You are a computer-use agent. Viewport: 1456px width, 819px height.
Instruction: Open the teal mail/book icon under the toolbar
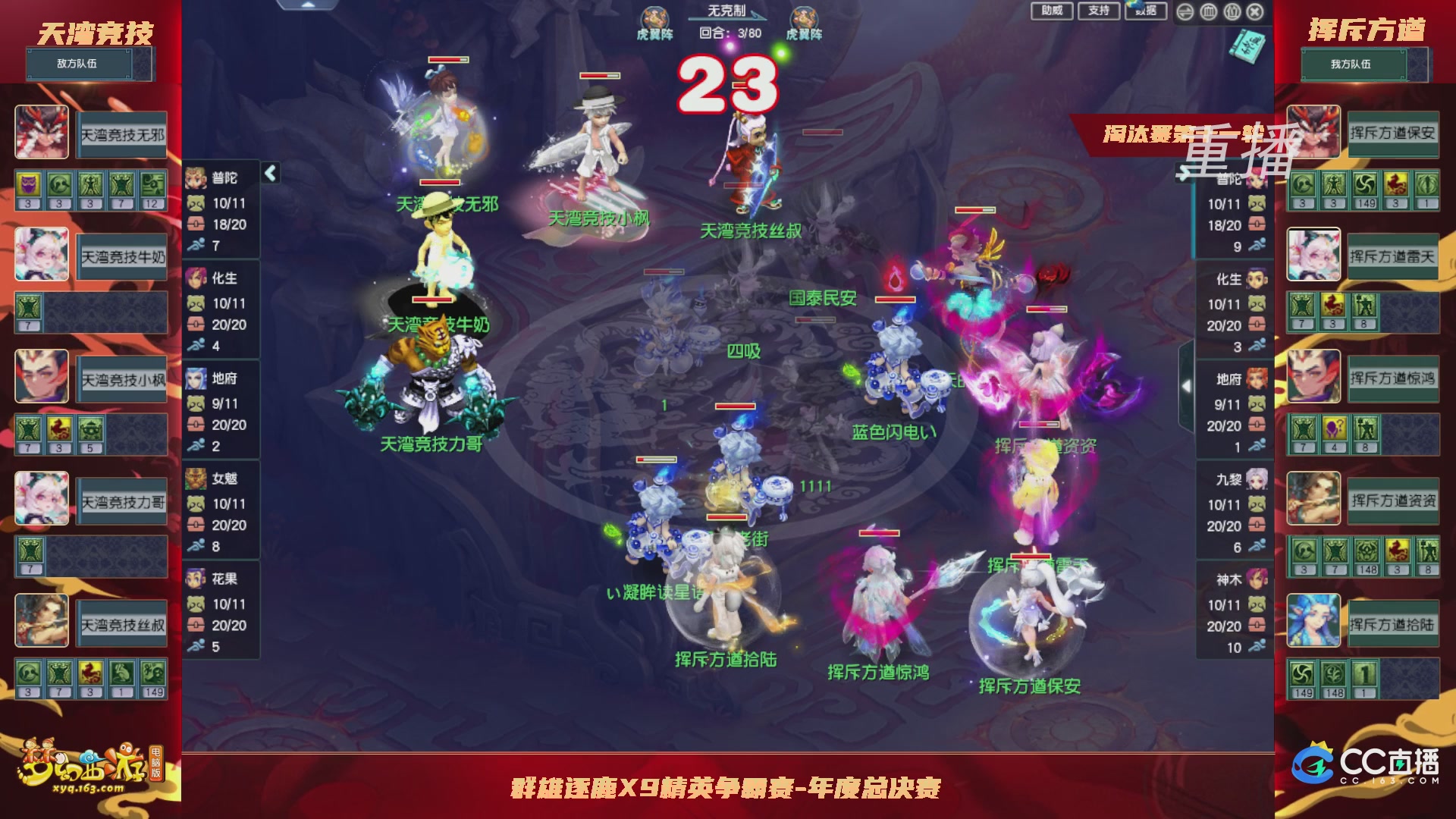tap(1249, 47)
